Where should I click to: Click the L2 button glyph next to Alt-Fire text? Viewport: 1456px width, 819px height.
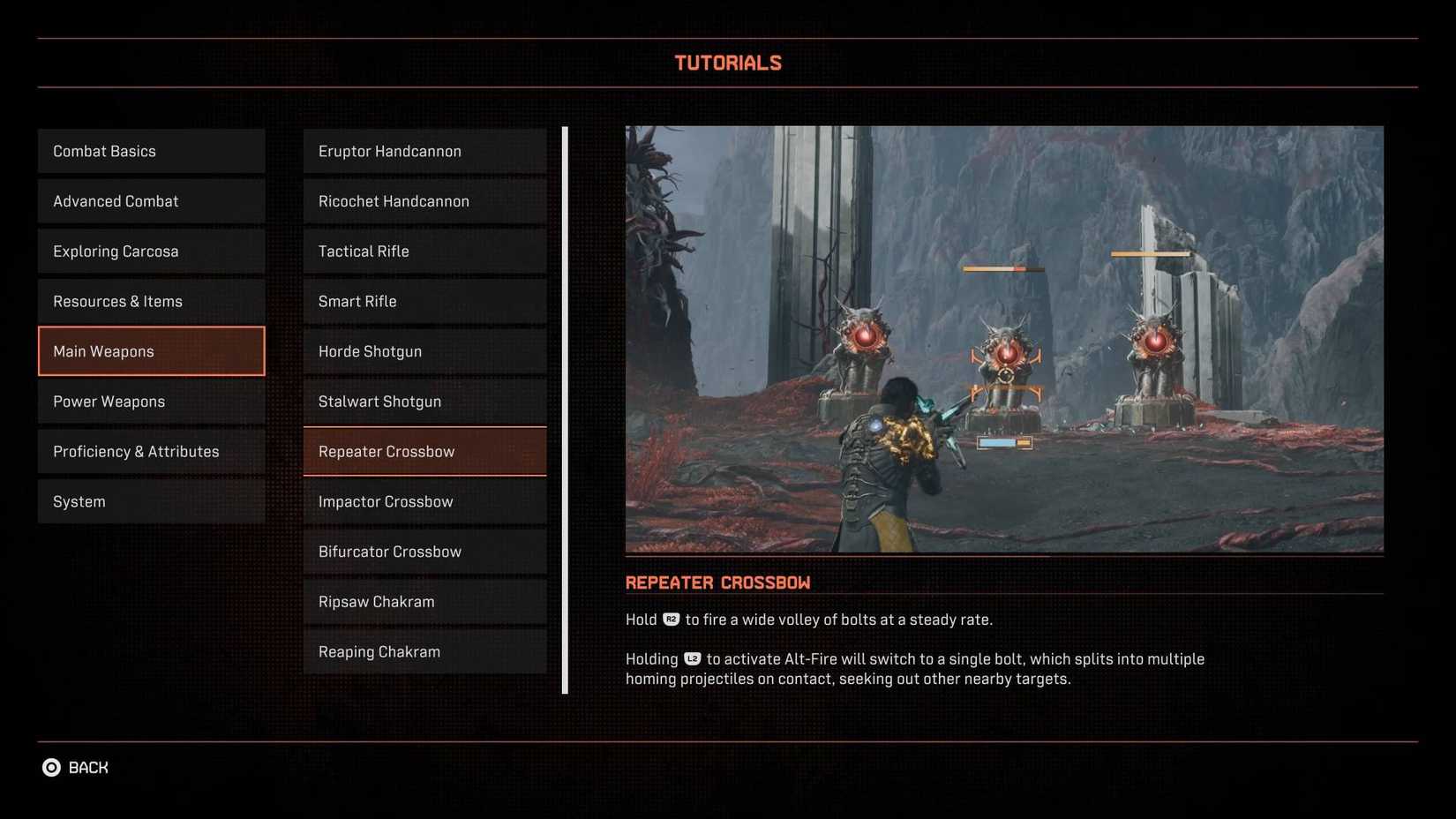click(x=693, y=659)
